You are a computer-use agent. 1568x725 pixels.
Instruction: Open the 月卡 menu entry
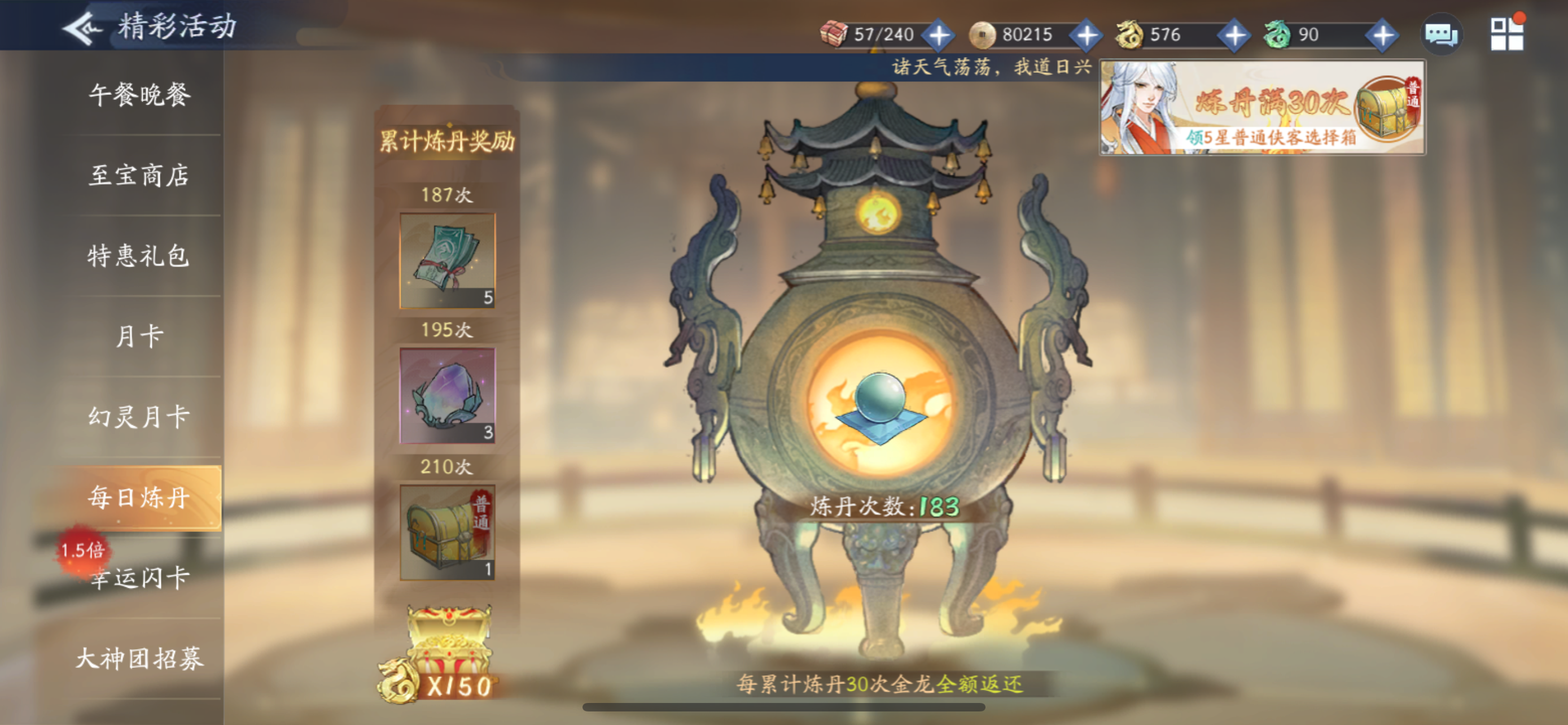(141, 335)
